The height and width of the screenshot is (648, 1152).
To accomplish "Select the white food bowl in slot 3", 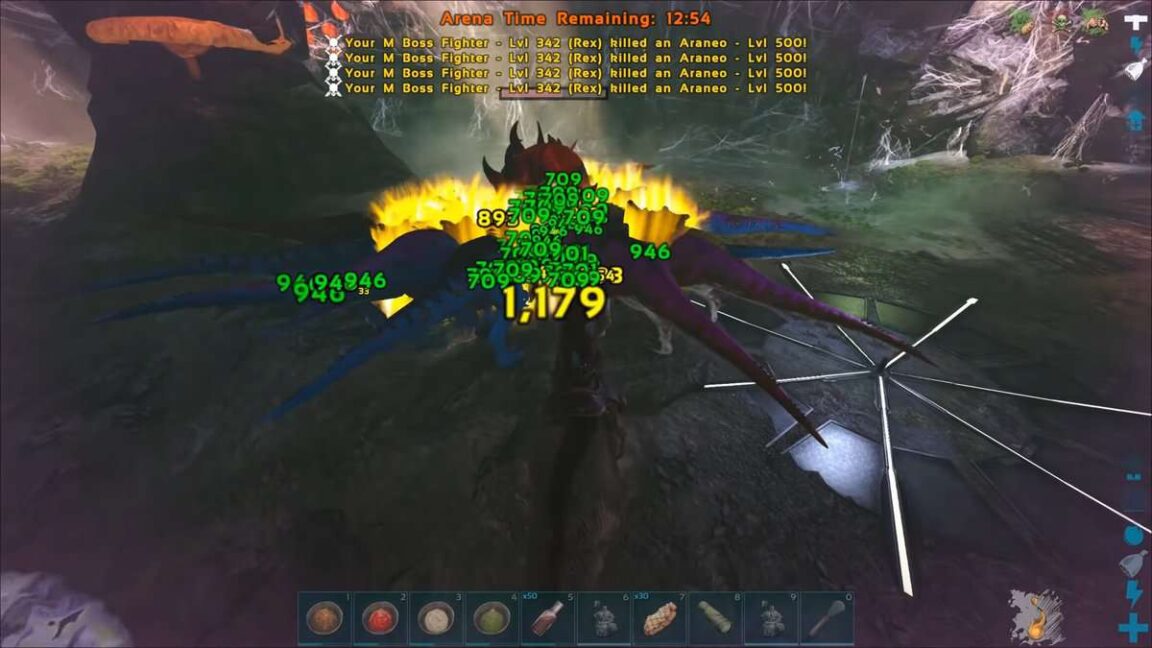I will [436, 618].
